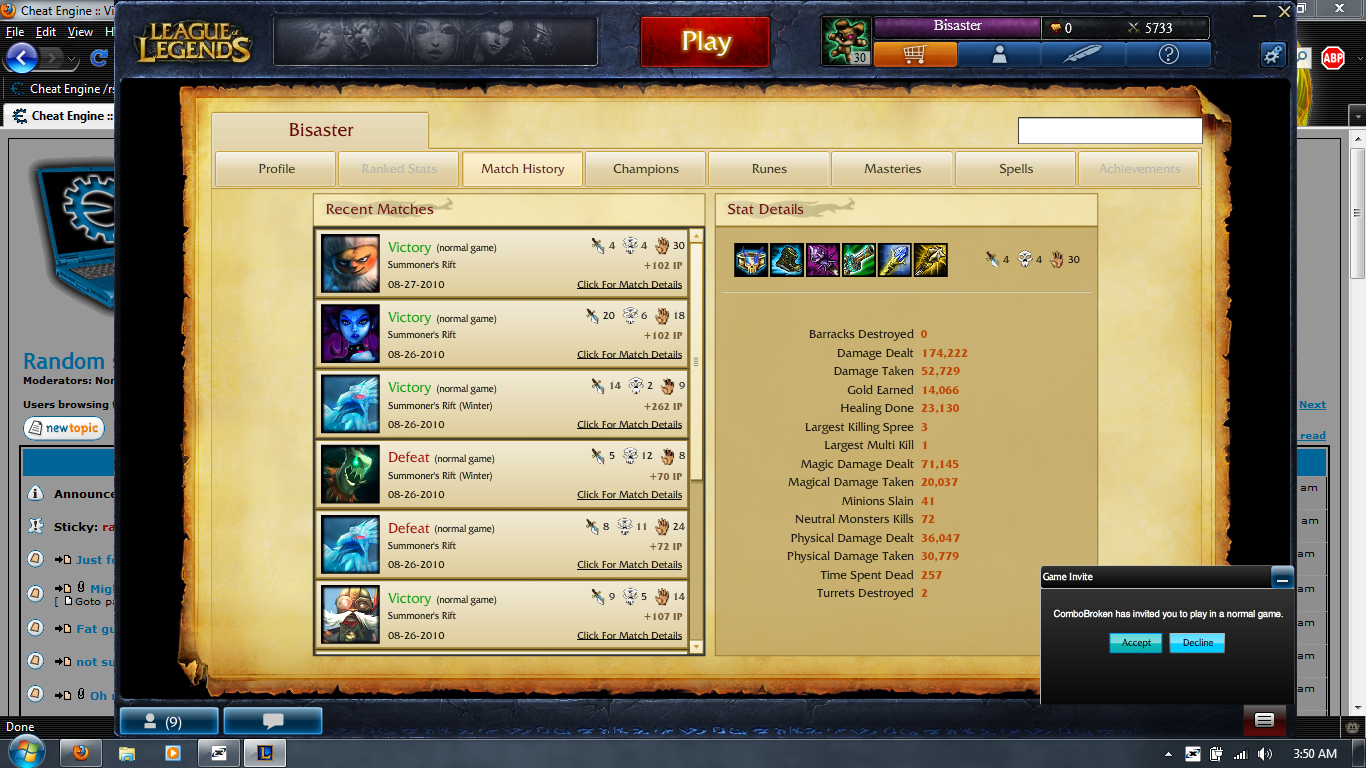Click the boots item icon in Stat Details
The width and height of the screenshot is (1366, 768).
pyautogui.click(x=787, y=259)
